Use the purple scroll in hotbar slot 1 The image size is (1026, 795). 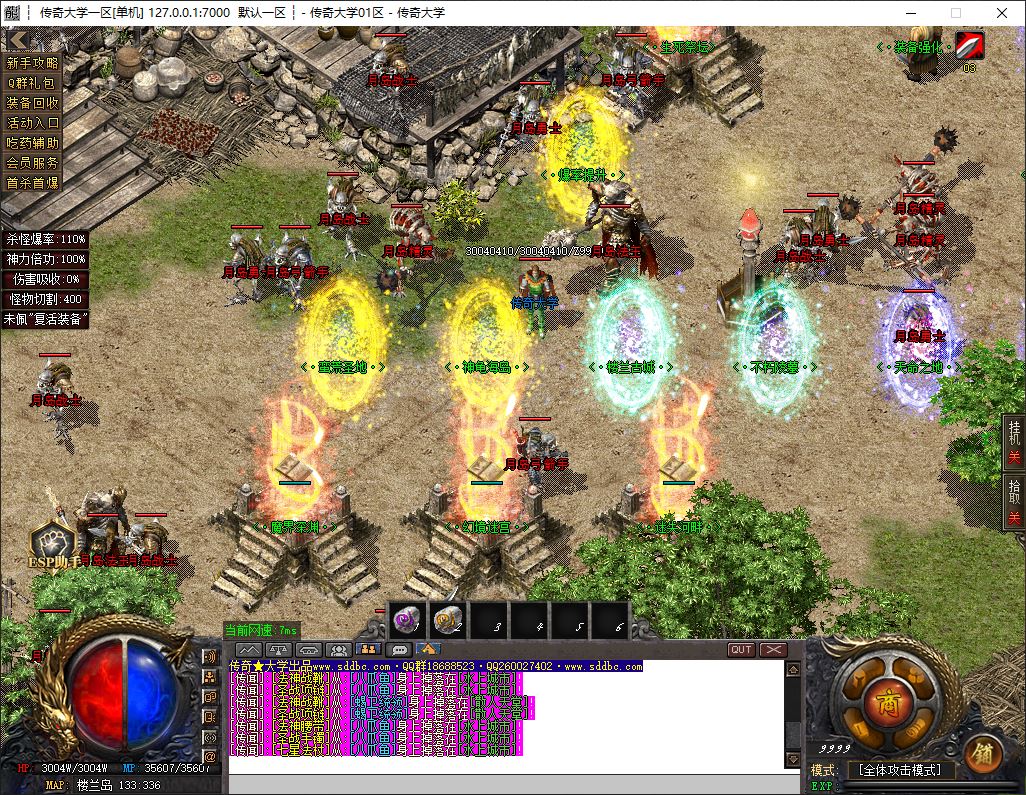pyautogui.click(x=407, y=622)
